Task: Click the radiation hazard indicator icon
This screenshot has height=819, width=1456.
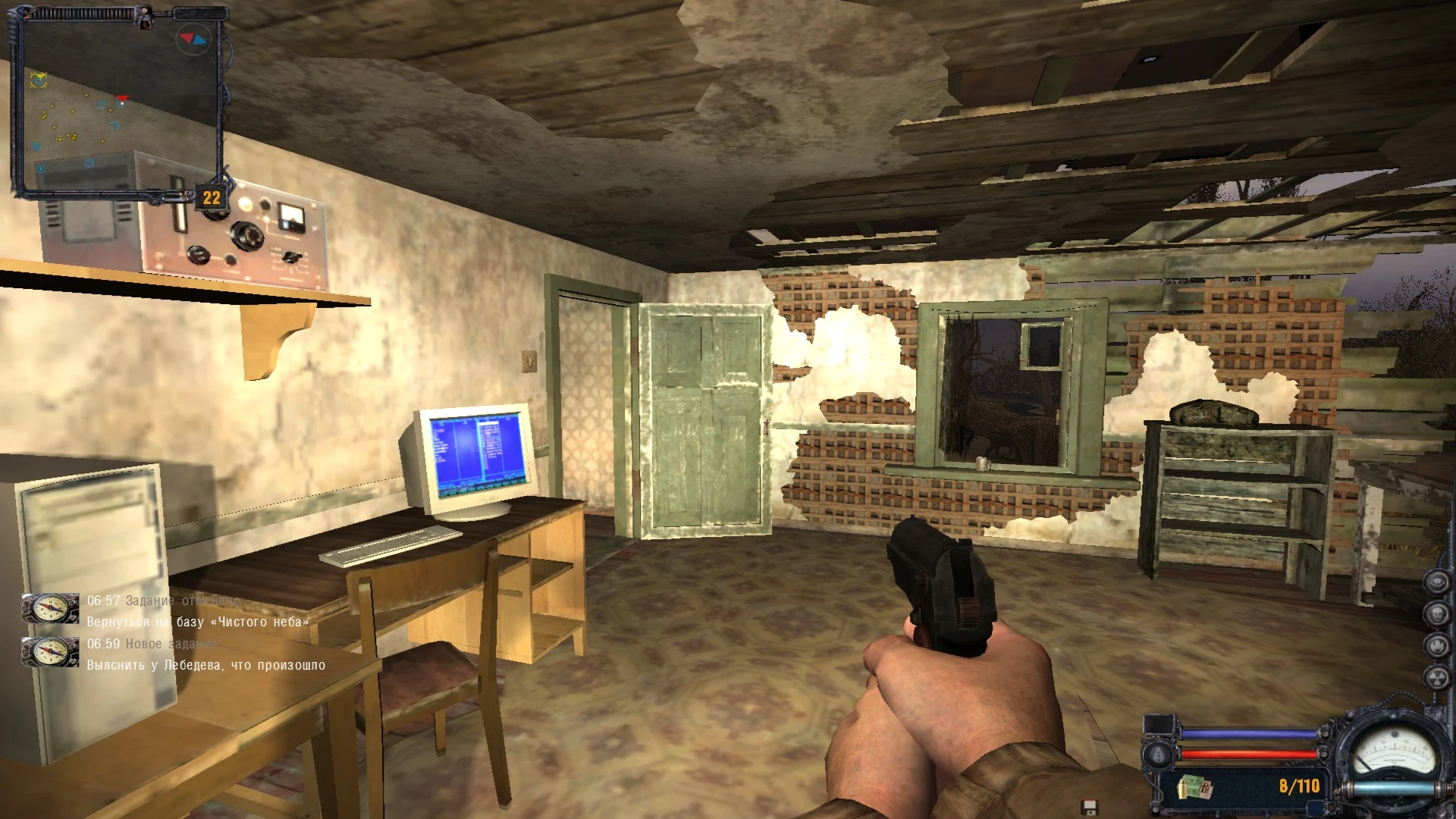Action: click(x=1439, y=677)
